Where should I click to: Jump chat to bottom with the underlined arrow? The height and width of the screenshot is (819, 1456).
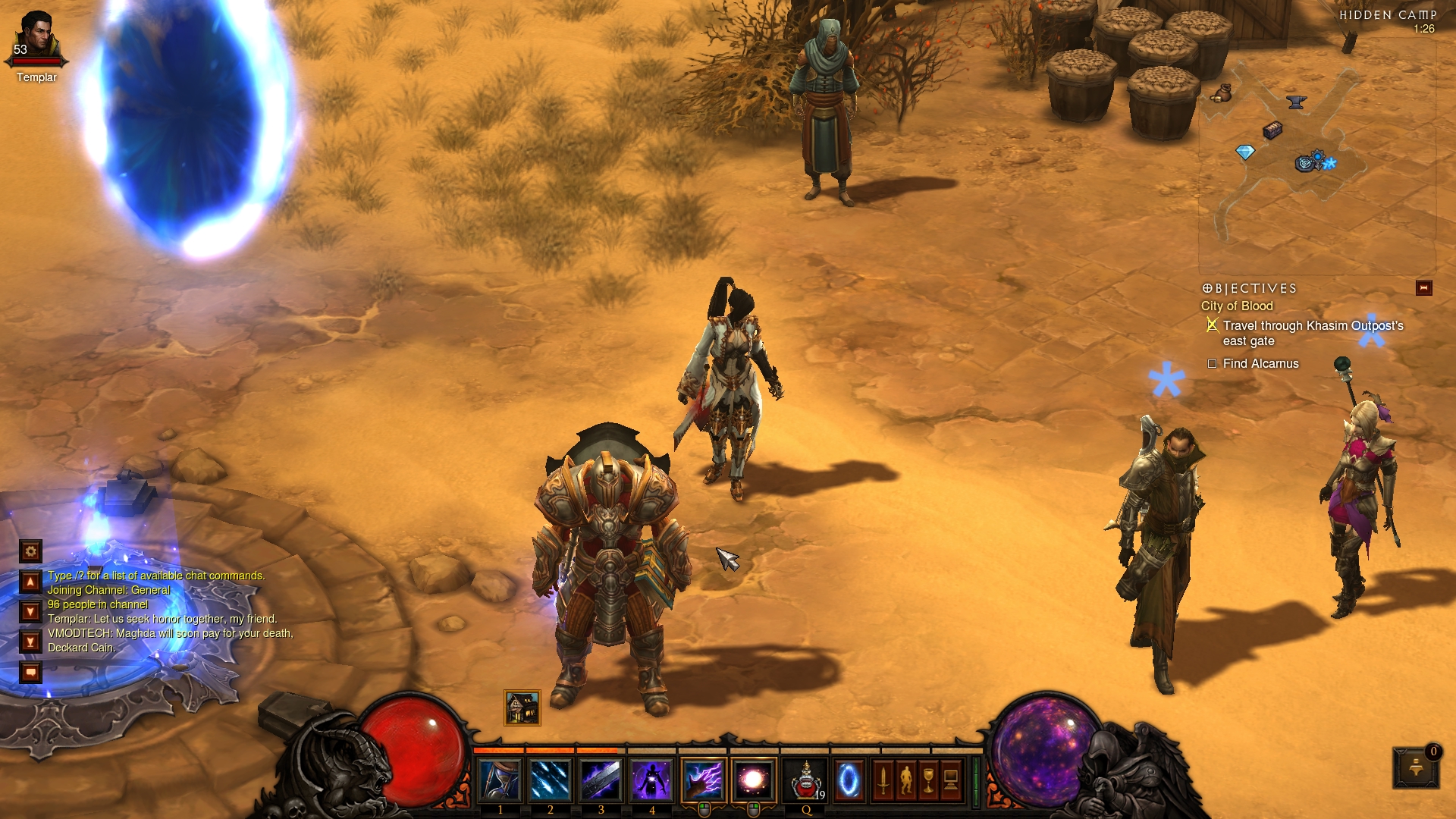pos(30,642)
